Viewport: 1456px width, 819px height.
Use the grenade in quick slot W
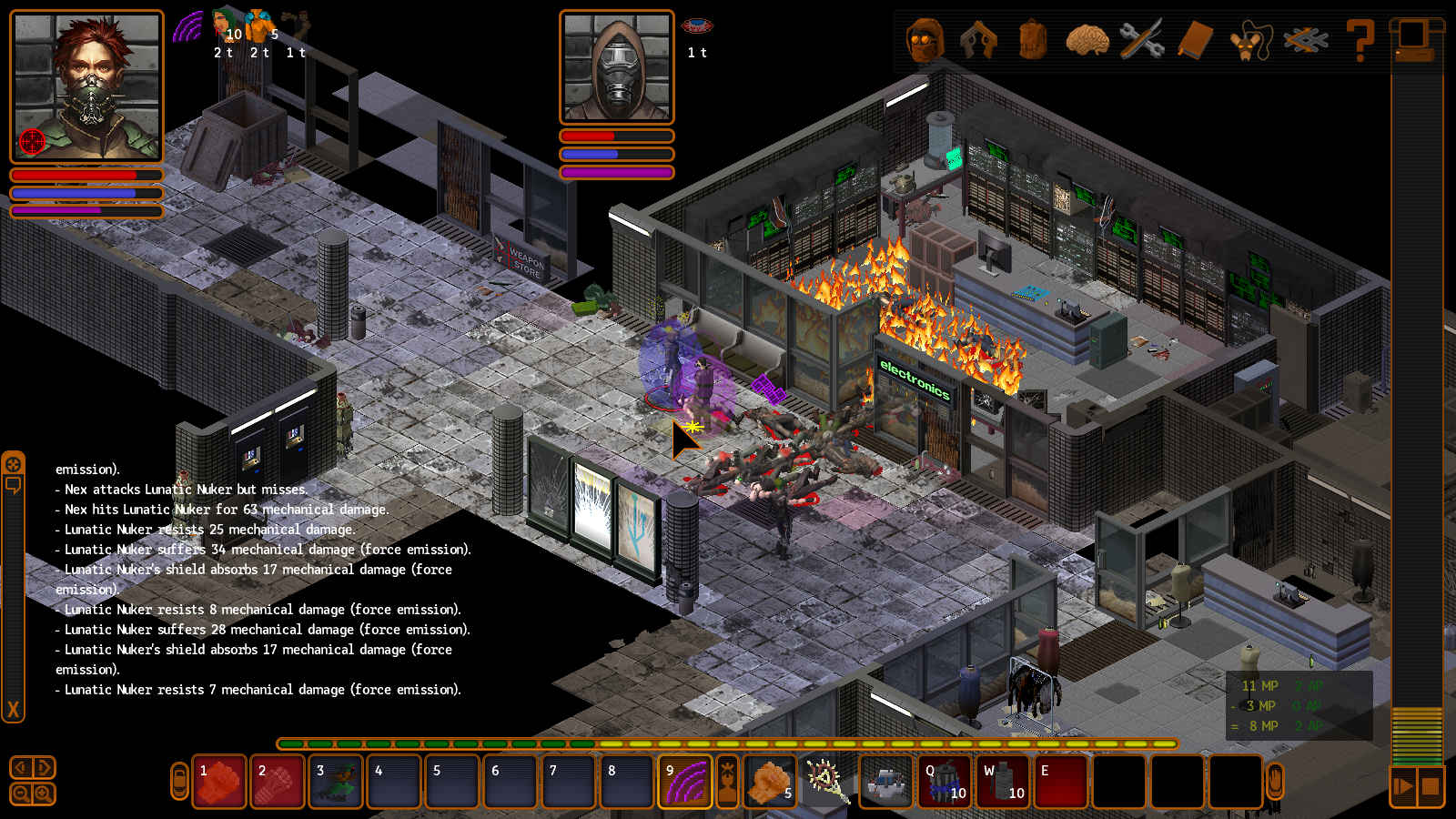[1003, 782]
